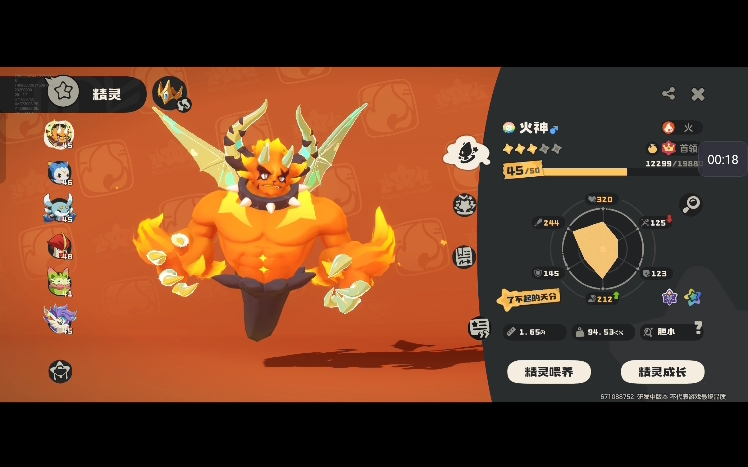Tap the 火 fire attribute tag
This screenshot has width=748, height=467.
[680, 128]
